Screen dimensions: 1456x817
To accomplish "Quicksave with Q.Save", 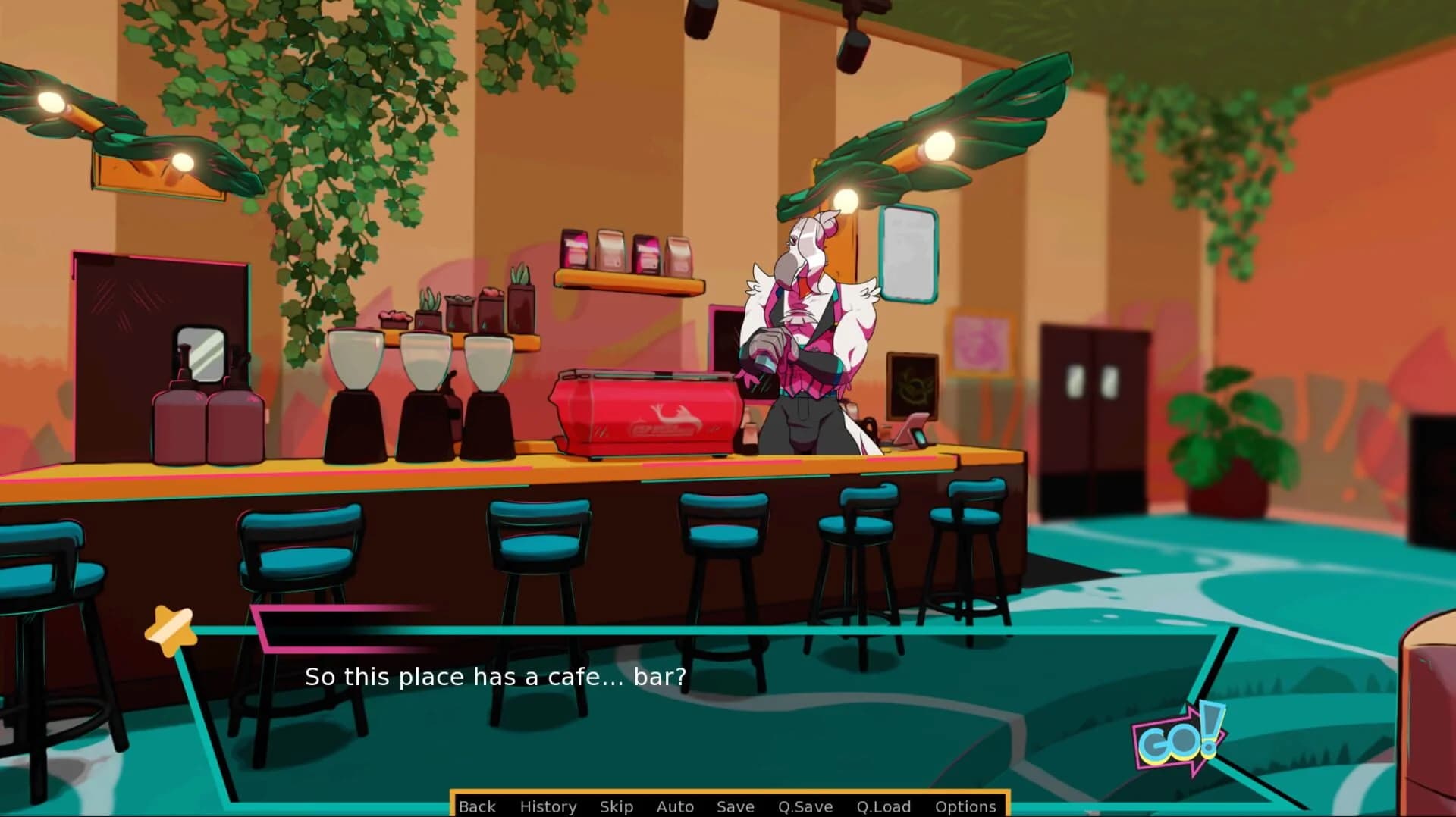I will tap(806, 806).
